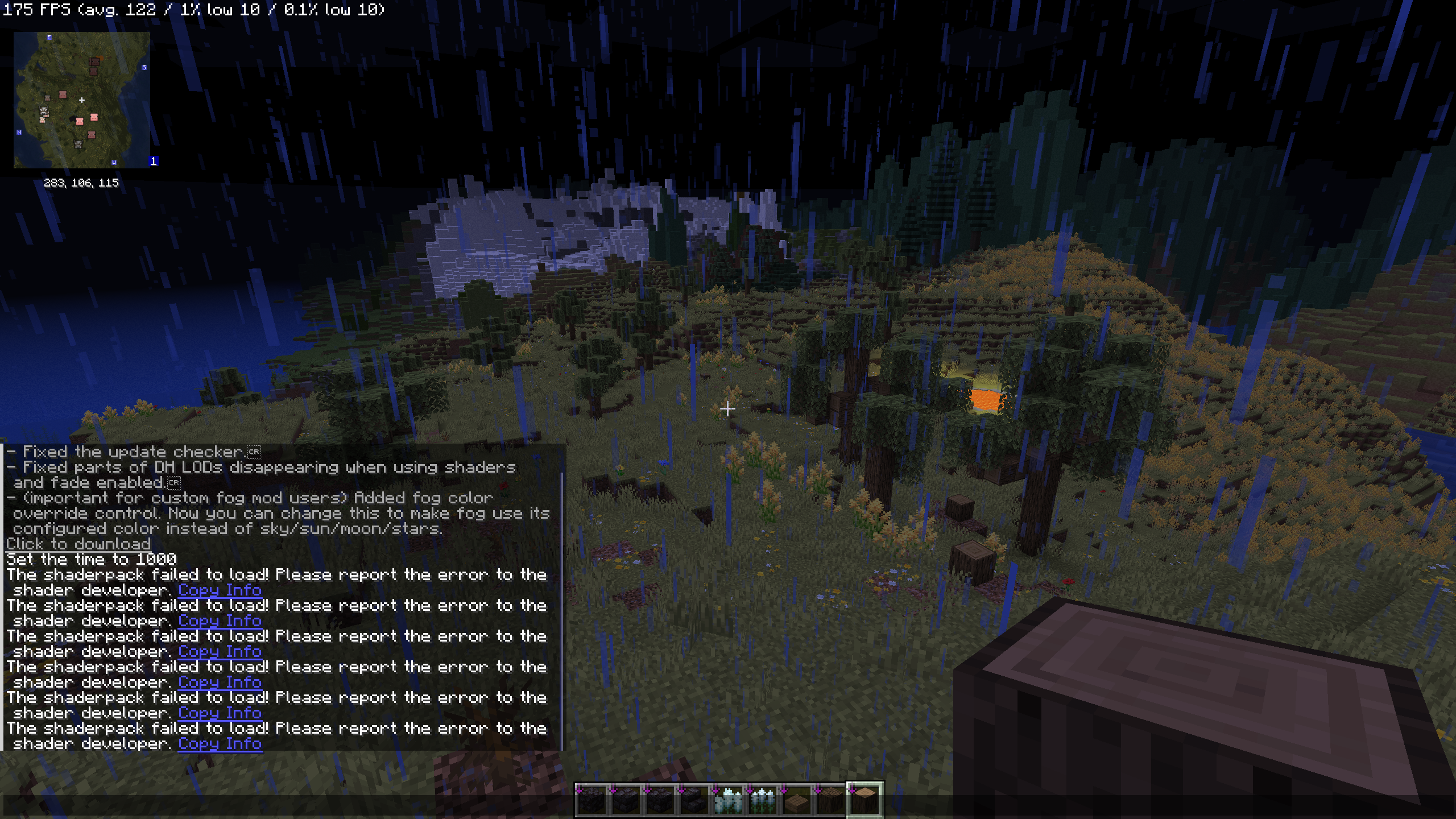Select the dark cobblestone block hotbar slot
The image size is (1456, 819).
point(591,799)
